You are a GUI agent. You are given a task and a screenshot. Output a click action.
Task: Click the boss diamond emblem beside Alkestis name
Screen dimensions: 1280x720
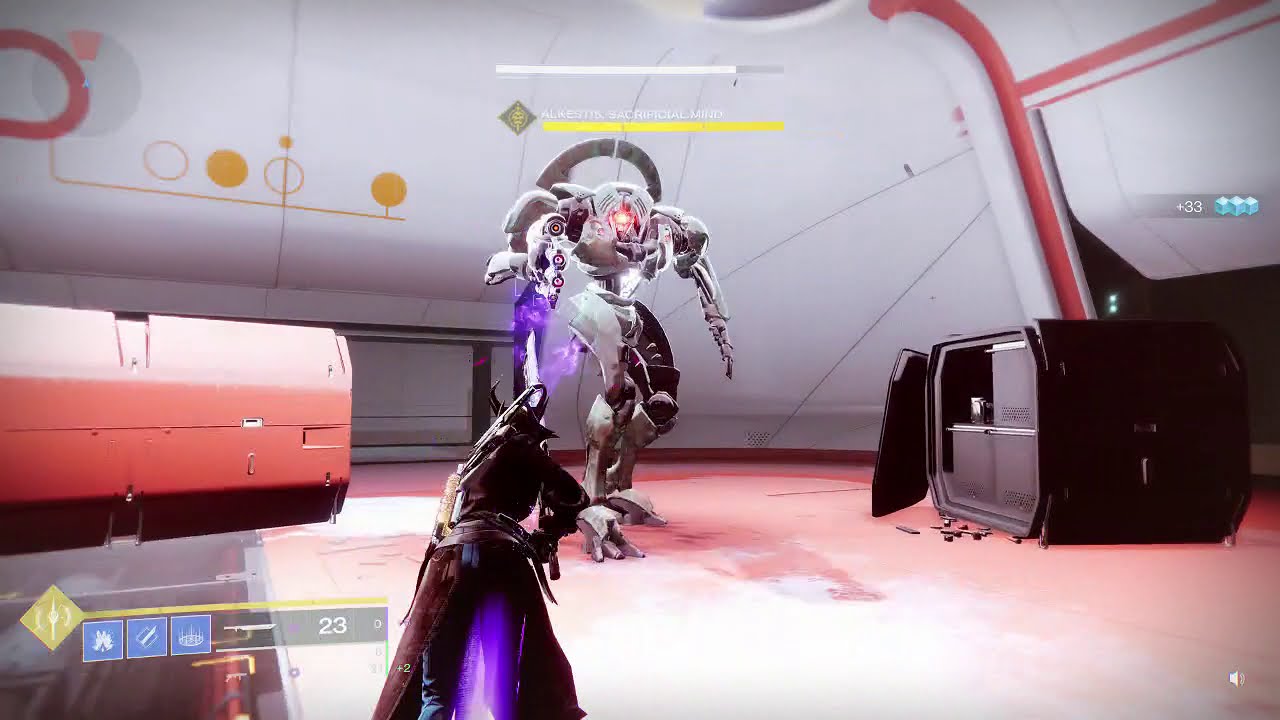517,118
